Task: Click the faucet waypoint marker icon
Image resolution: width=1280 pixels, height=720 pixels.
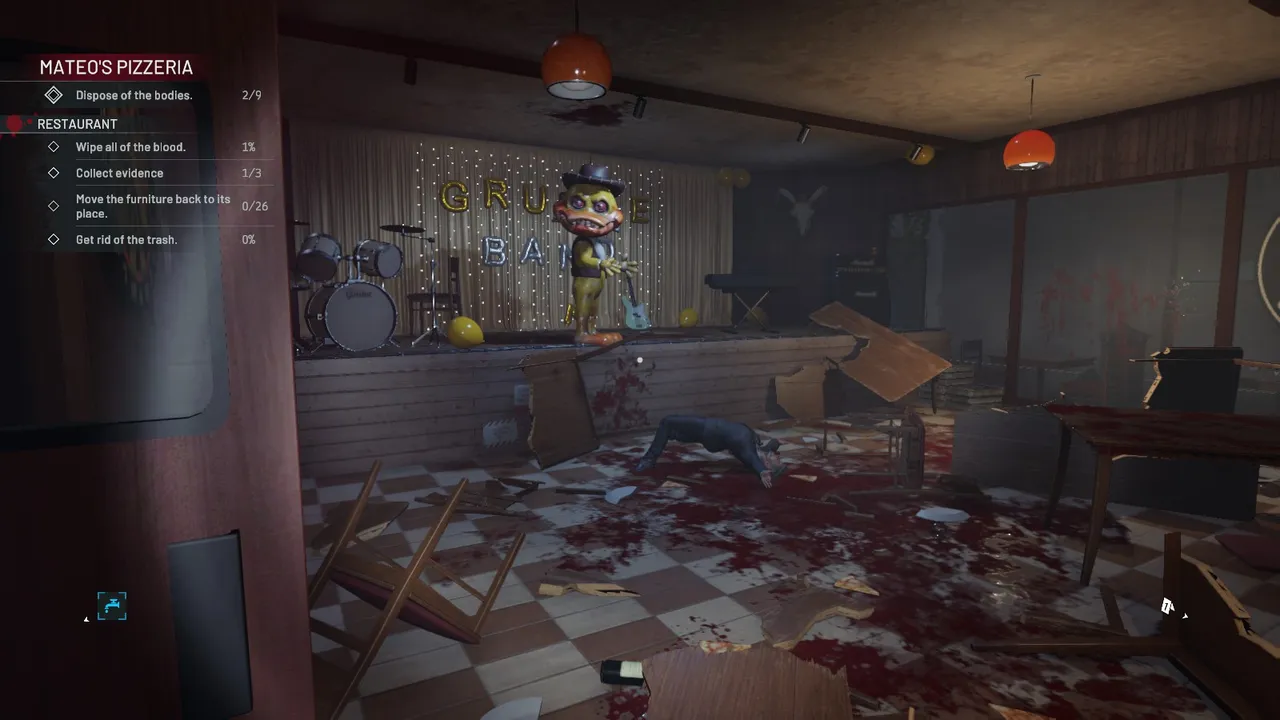Action: pyautogui.click(x=112, y=606)
